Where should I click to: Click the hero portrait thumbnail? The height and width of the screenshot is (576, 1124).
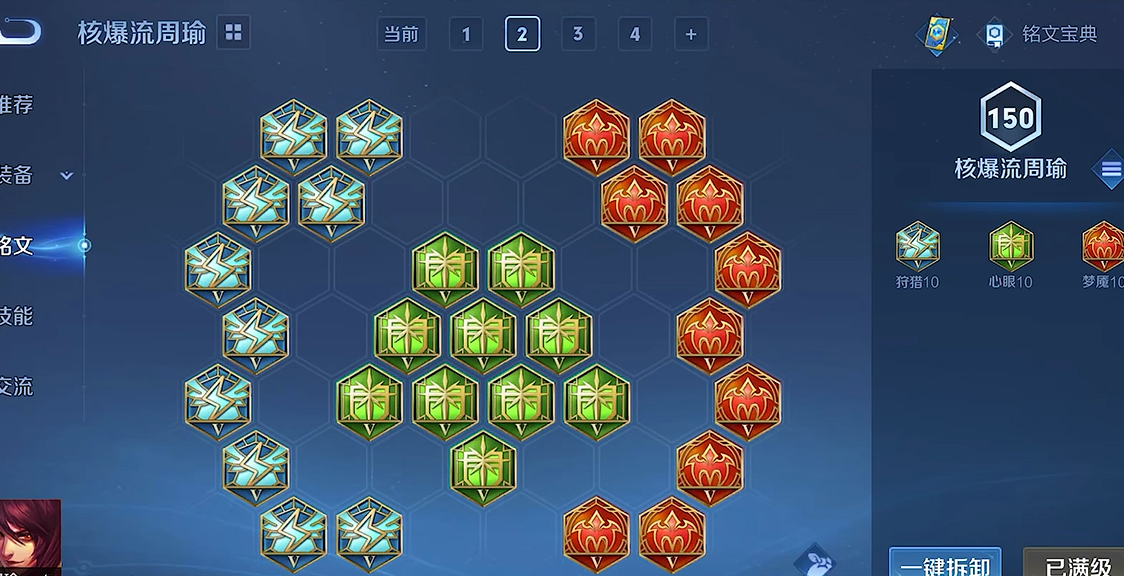[x=29, y=538]
